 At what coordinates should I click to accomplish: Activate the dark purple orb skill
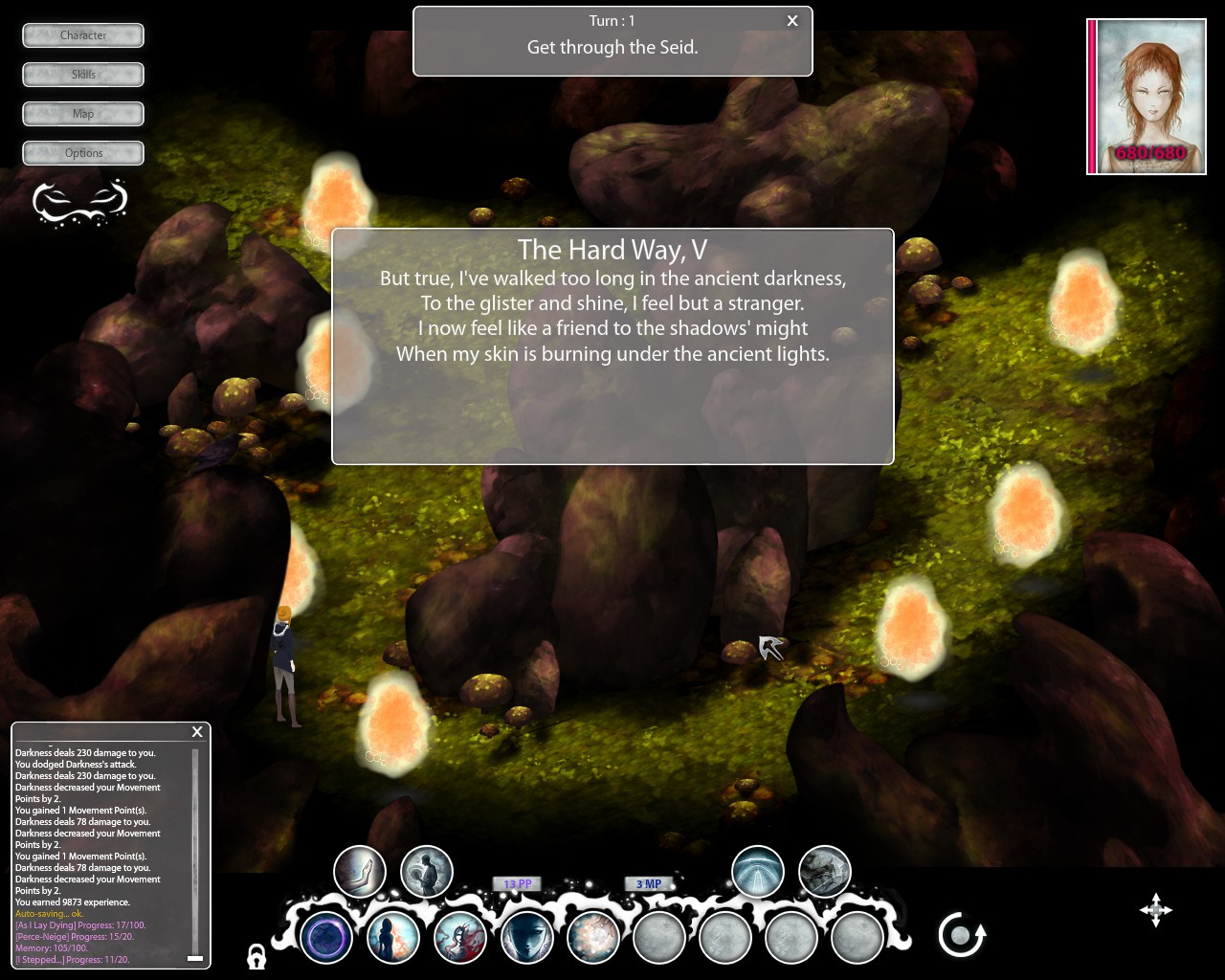[326, 937]
